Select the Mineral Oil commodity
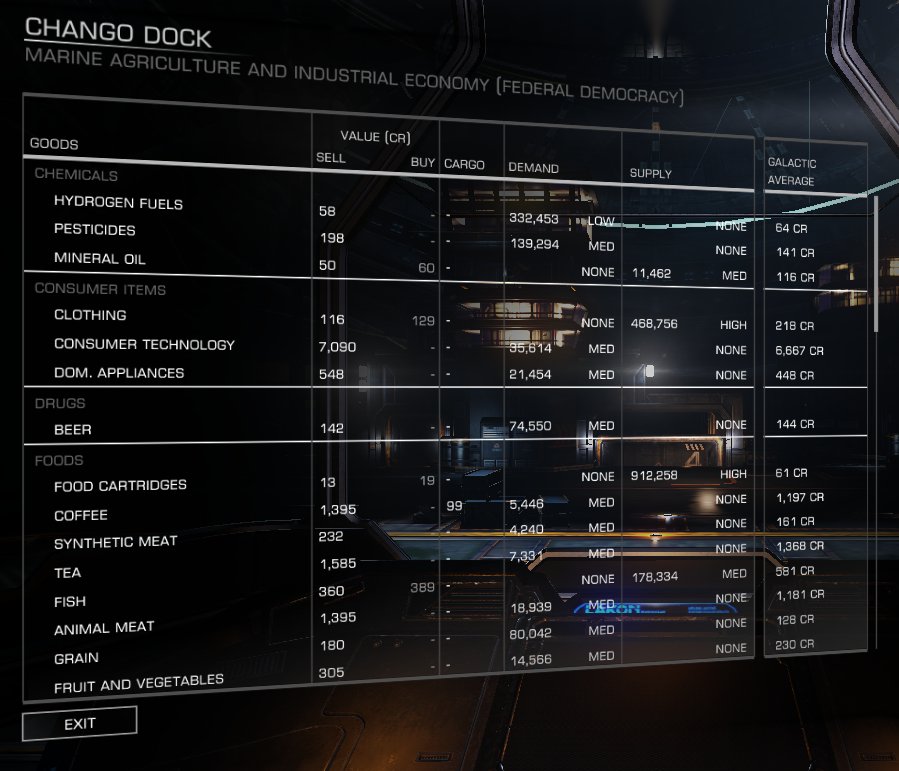Screen dimensions: 899x771 pyautogui.click(x=100, y=259)
